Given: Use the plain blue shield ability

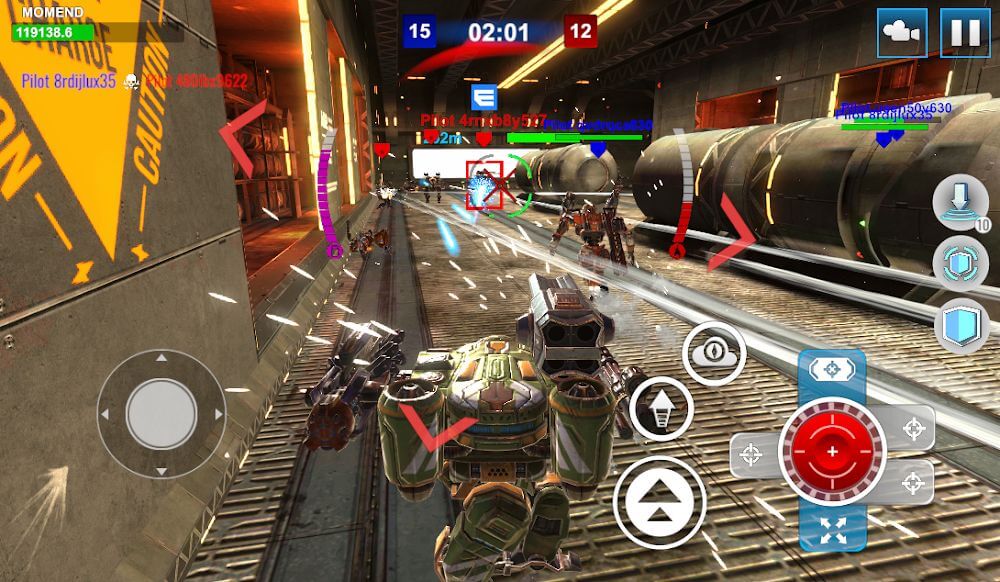Looking at the screenshot, I should (x=961, y=326).
